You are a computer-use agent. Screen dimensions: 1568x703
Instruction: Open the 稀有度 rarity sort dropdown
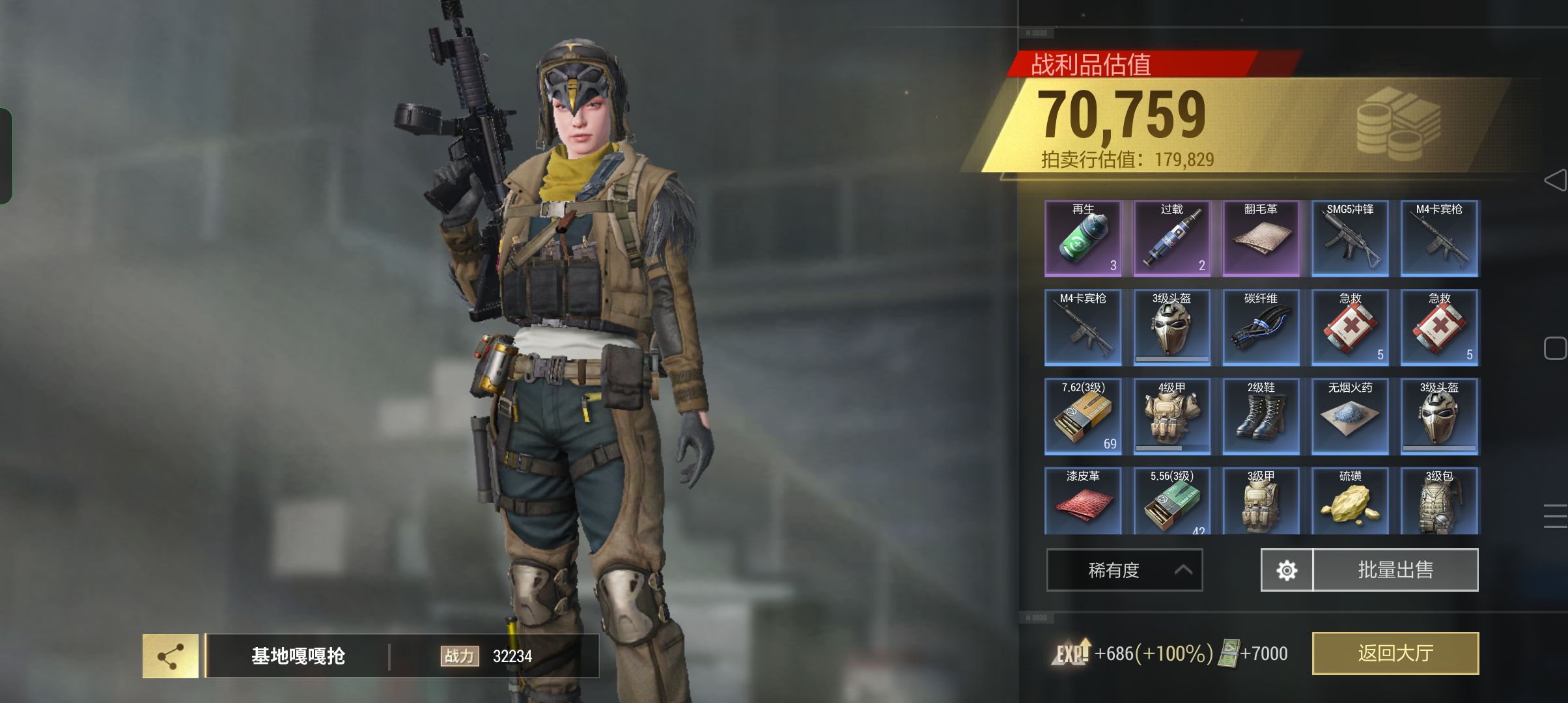pyautogui.click(x=1124, y=570)
